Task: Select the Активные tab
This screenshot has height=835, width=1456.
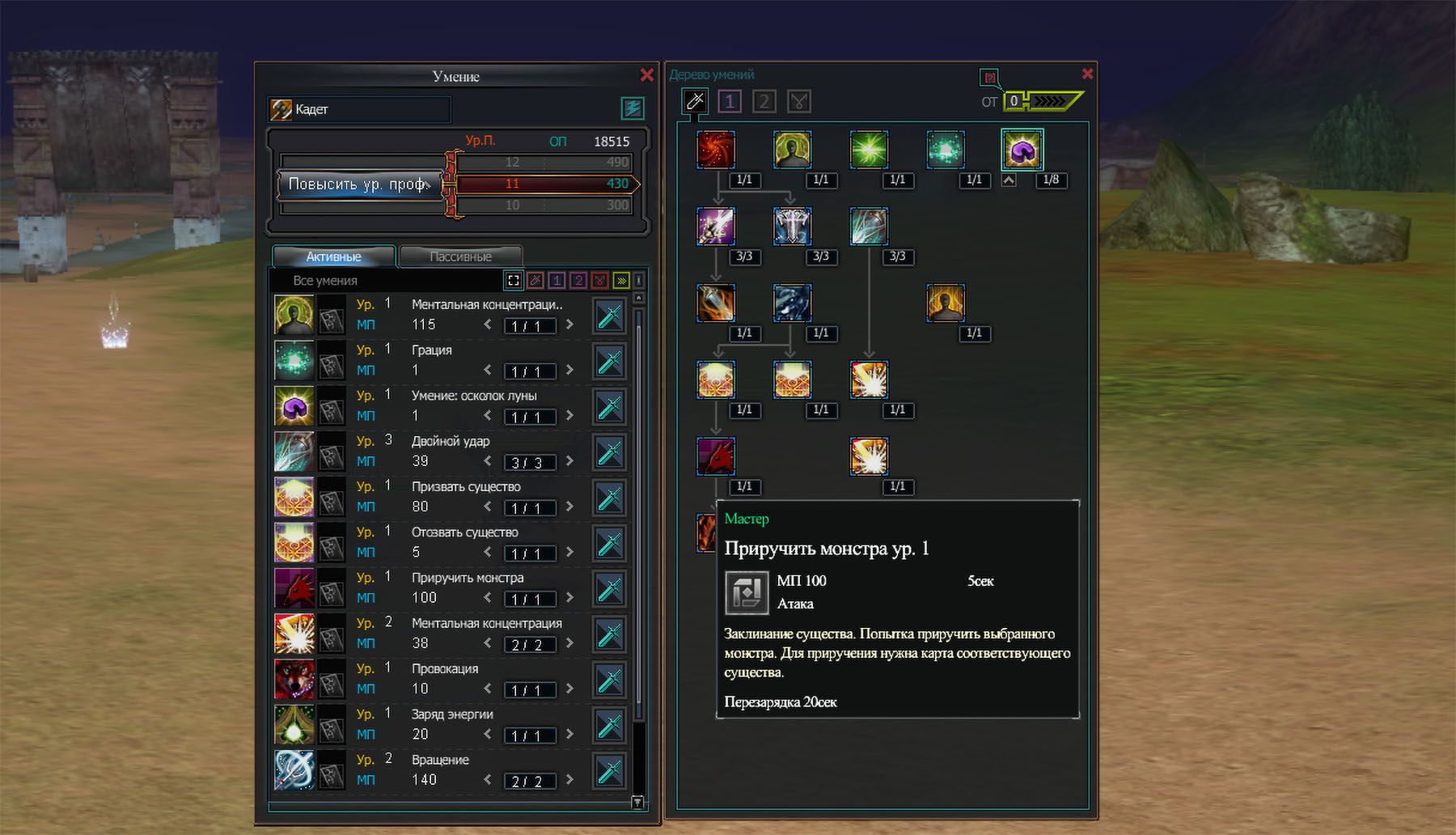Action: pyautogui.click(x=333, y=256)
